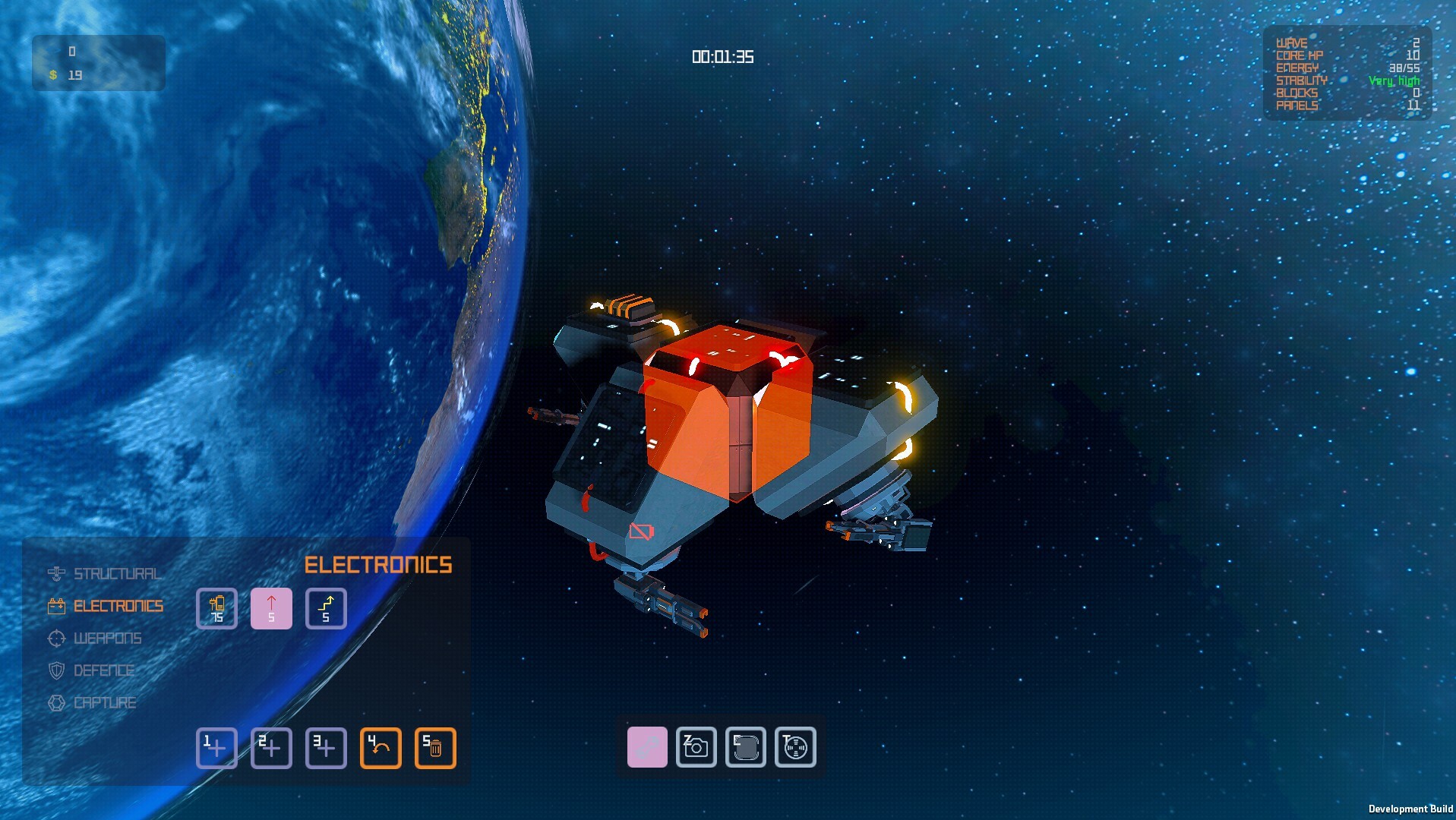The height and width of the screenshot is (820, 1456).
Task: Activate the orange undo arrow button
Action: [x=381, y=748]
